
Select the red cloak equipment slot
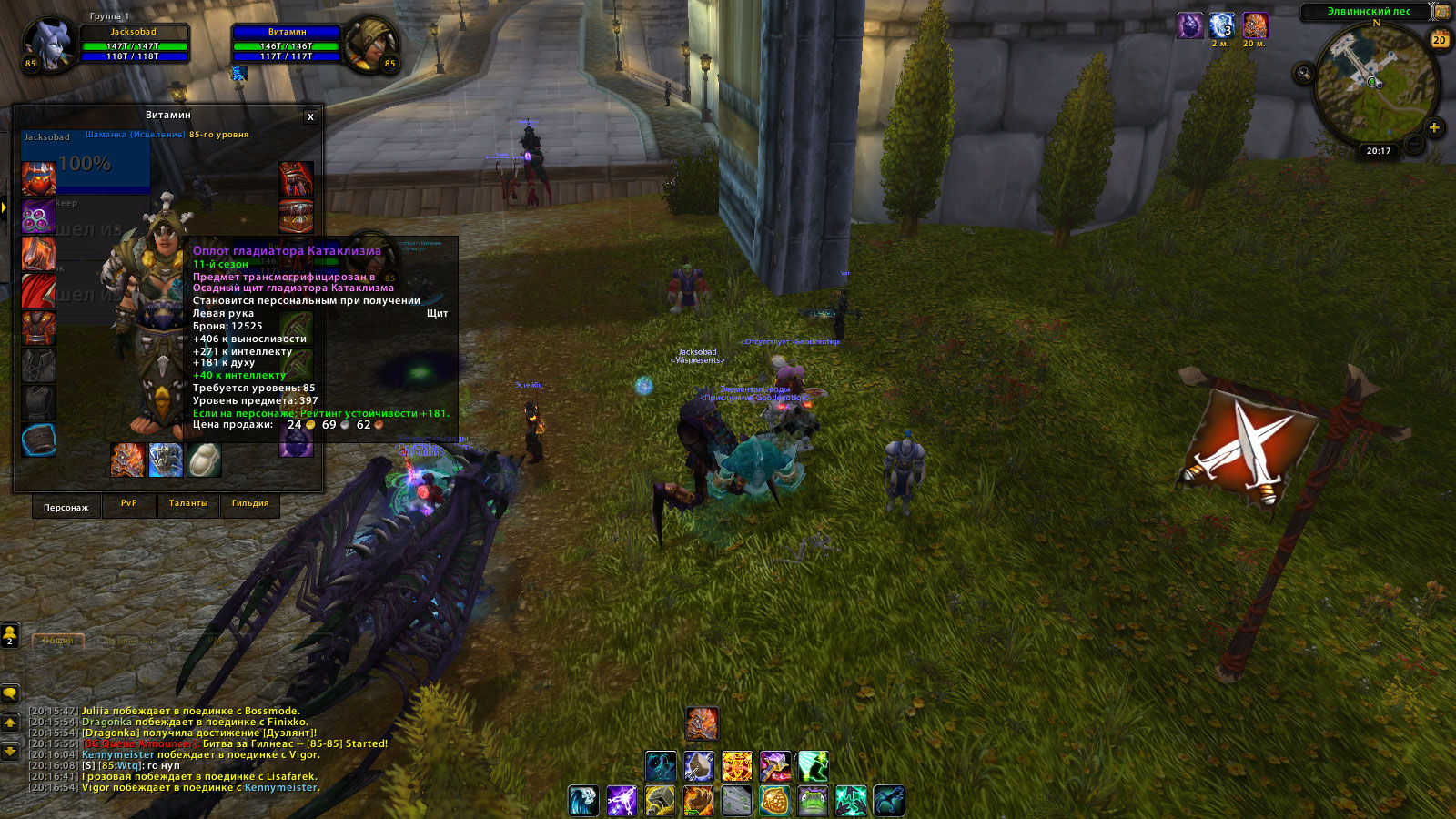(38, 290)
